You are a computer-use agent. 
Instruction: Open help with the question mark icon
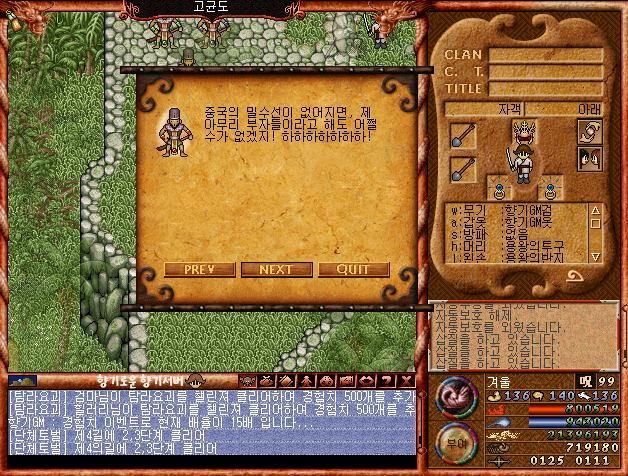387,381
